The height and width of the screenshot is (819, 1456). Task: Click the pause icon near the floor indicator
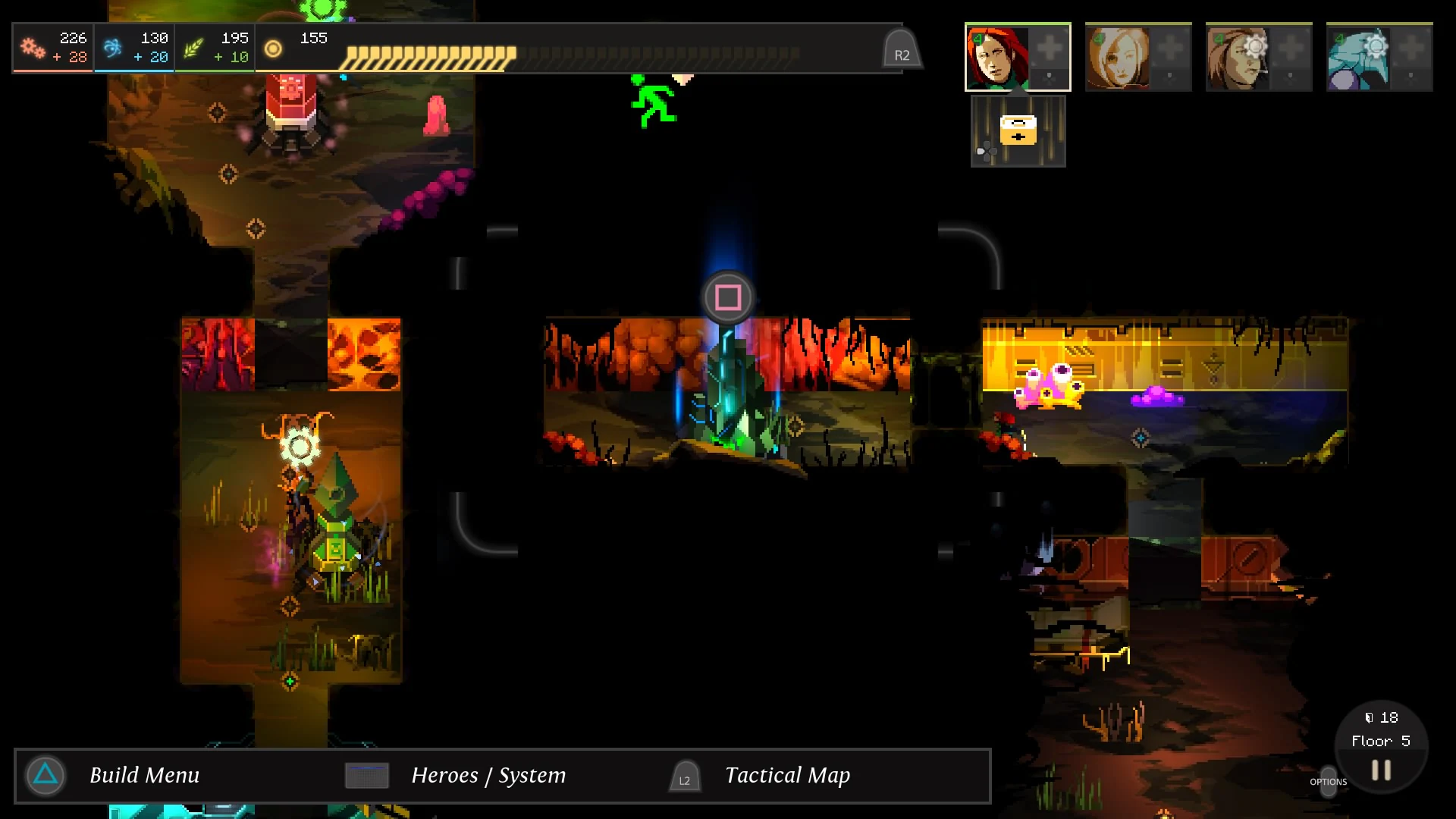(x=1380, y=770)
